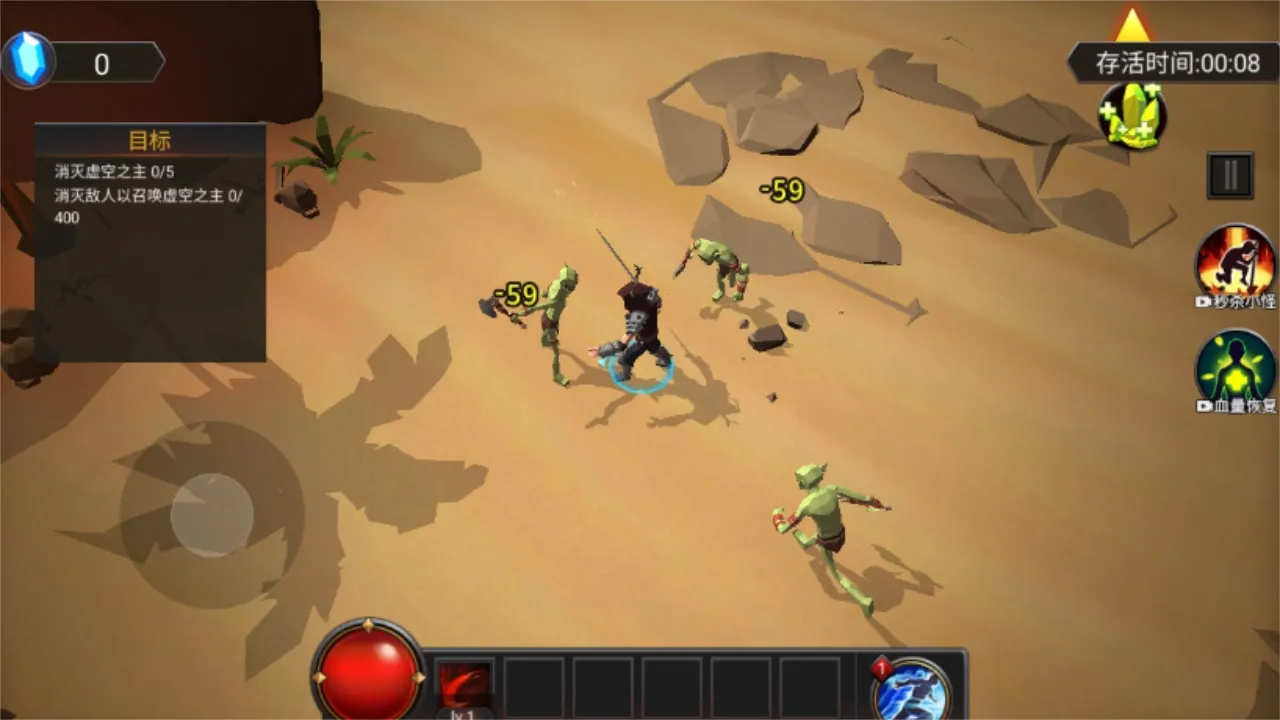This screenshot has width=1280, height=720.
Task: Use the 血量恢复 health restore icon
Action: [1236, 368]
